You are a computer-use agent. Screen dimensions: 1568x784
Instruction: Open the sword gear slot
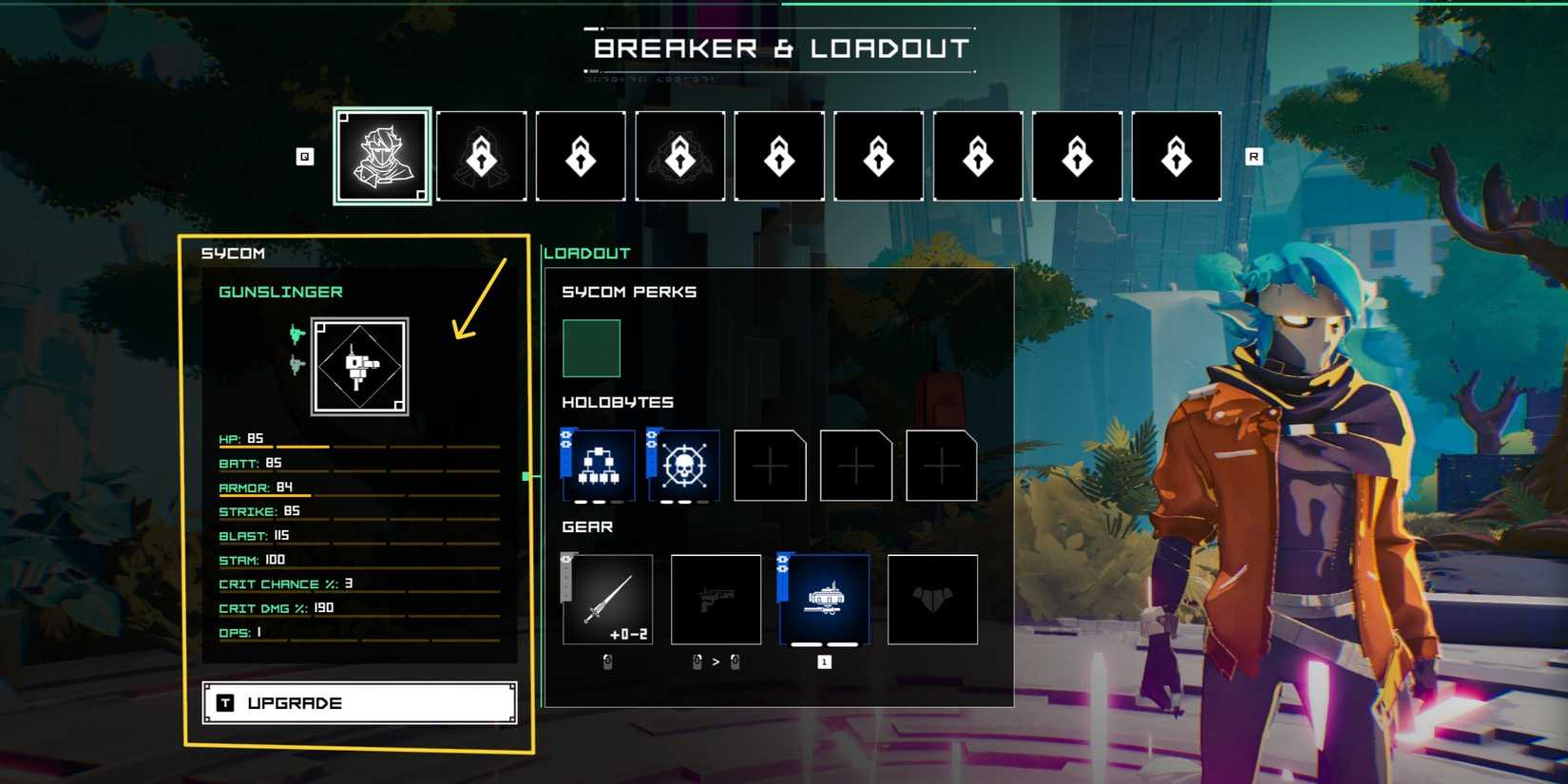click(x=608, y=600)
